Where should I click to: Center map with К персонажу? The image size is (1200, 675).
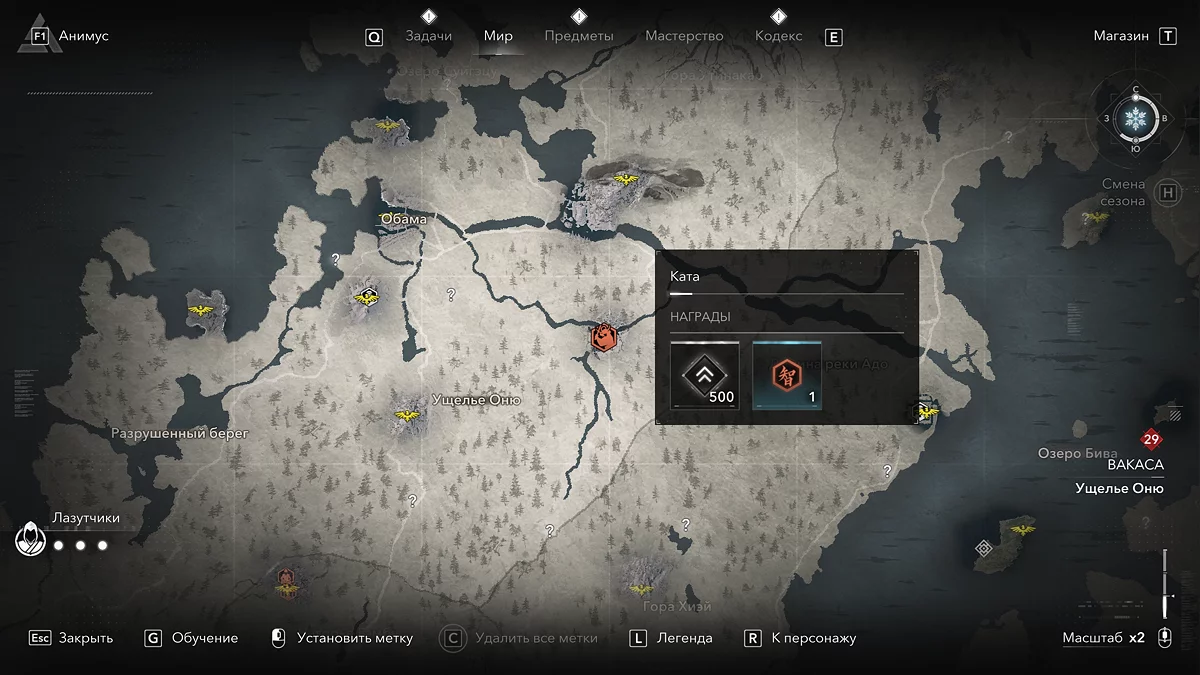pos(813,638)
